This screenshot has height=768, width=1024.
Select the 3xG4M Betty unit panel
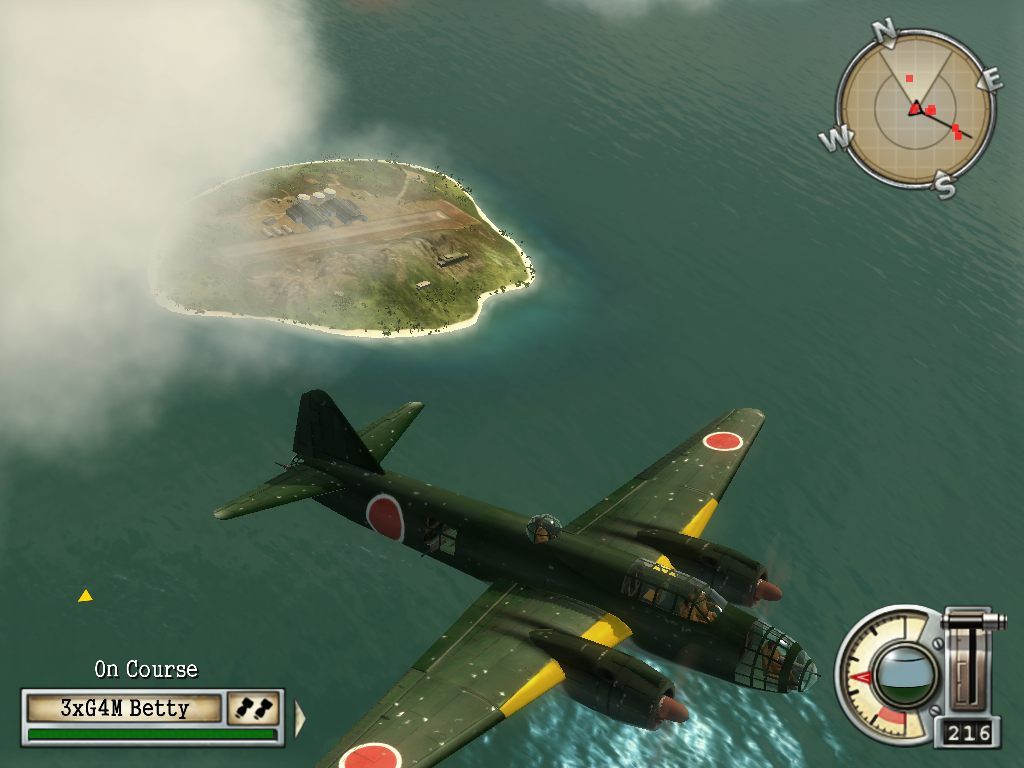click(124, 709)
